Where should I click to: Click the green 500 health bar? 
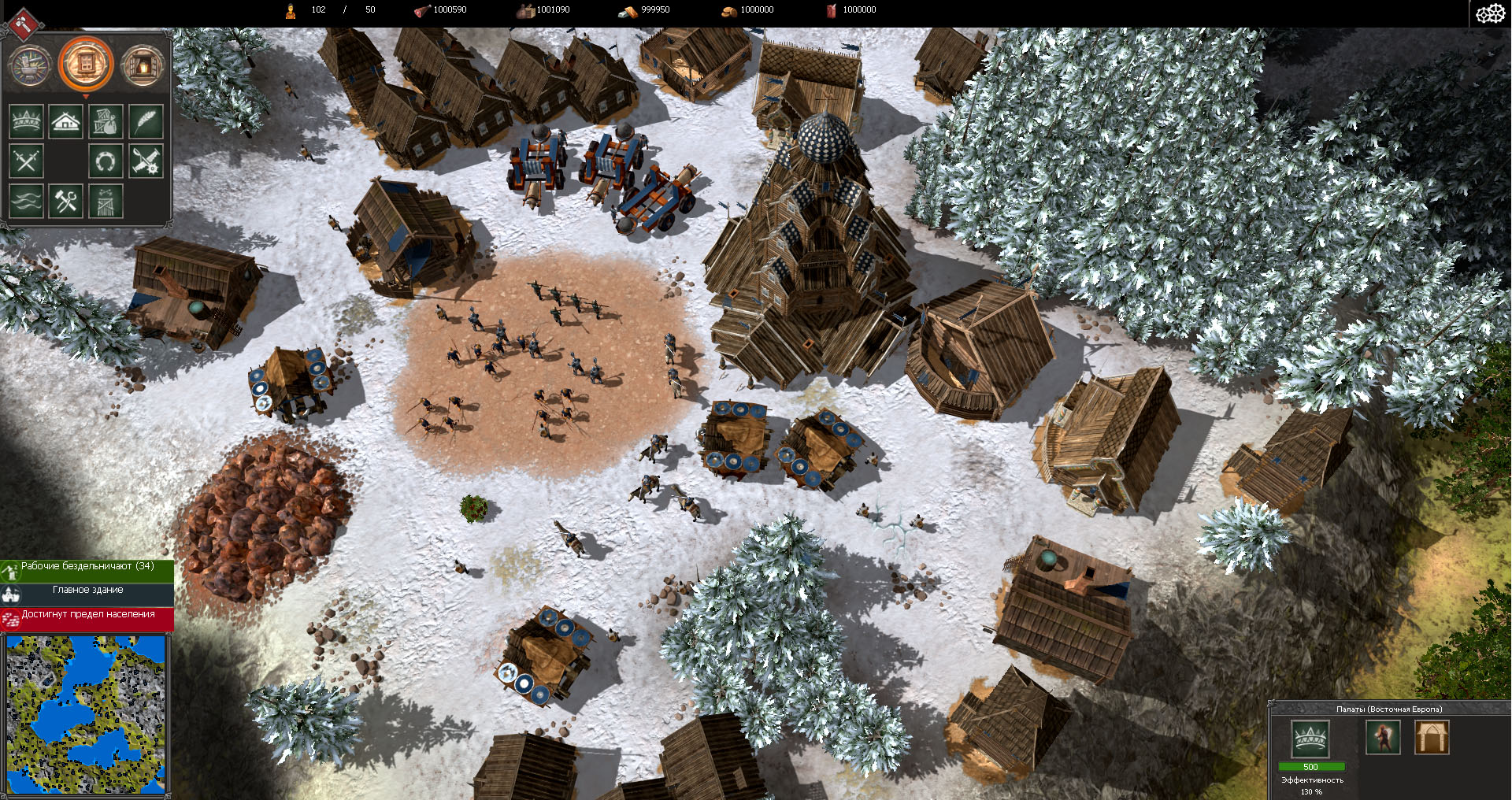1310,766
